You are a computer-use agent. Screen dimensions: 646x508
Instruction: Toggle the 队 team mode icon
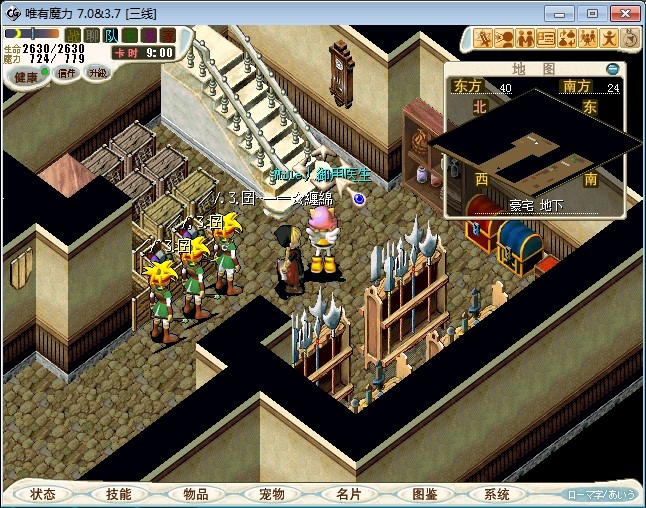point(110,36)
